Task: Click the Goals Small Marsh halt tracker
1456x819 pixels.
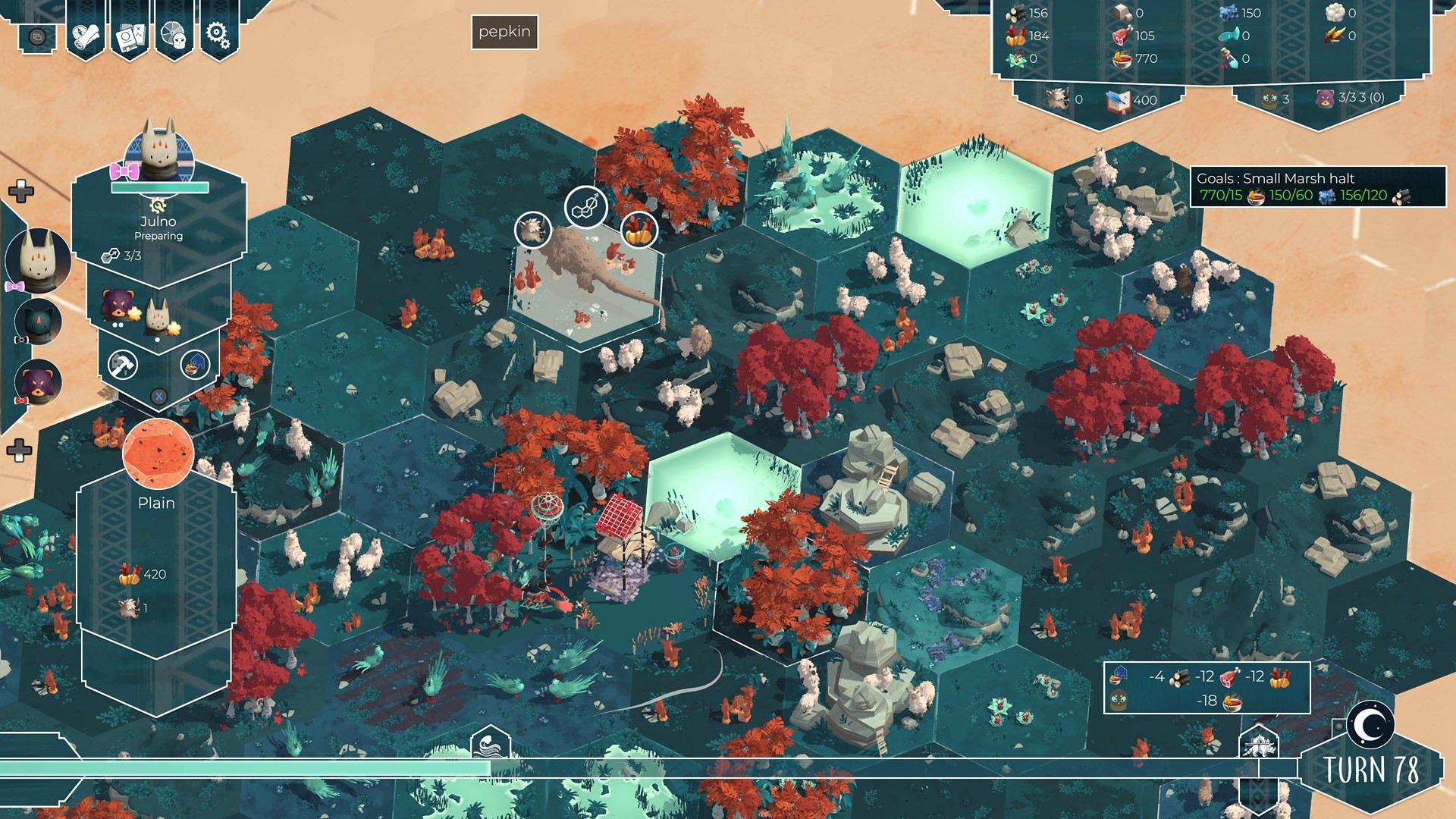Action: click(1316, 187)
